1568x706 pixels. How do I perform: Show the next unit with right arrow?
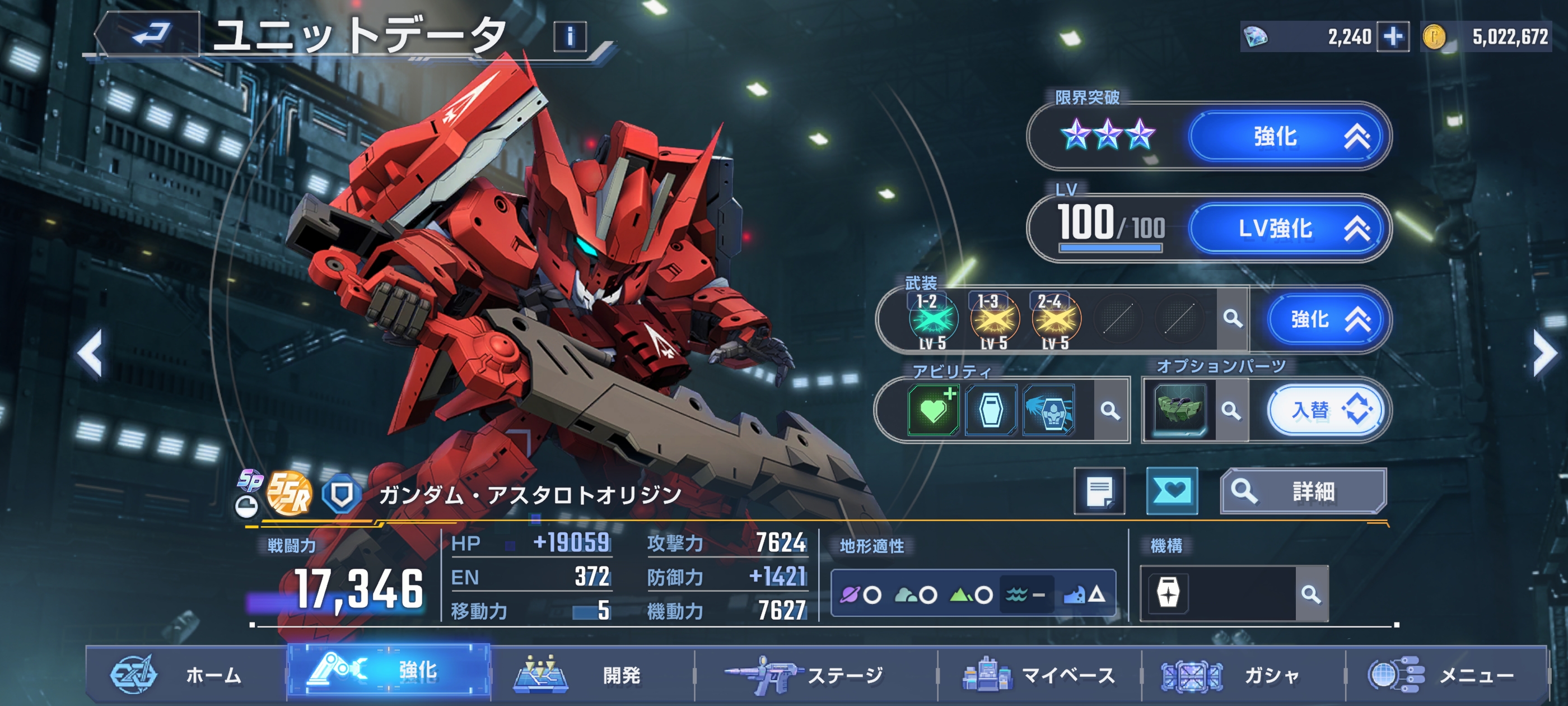[x=1544, y=354]
